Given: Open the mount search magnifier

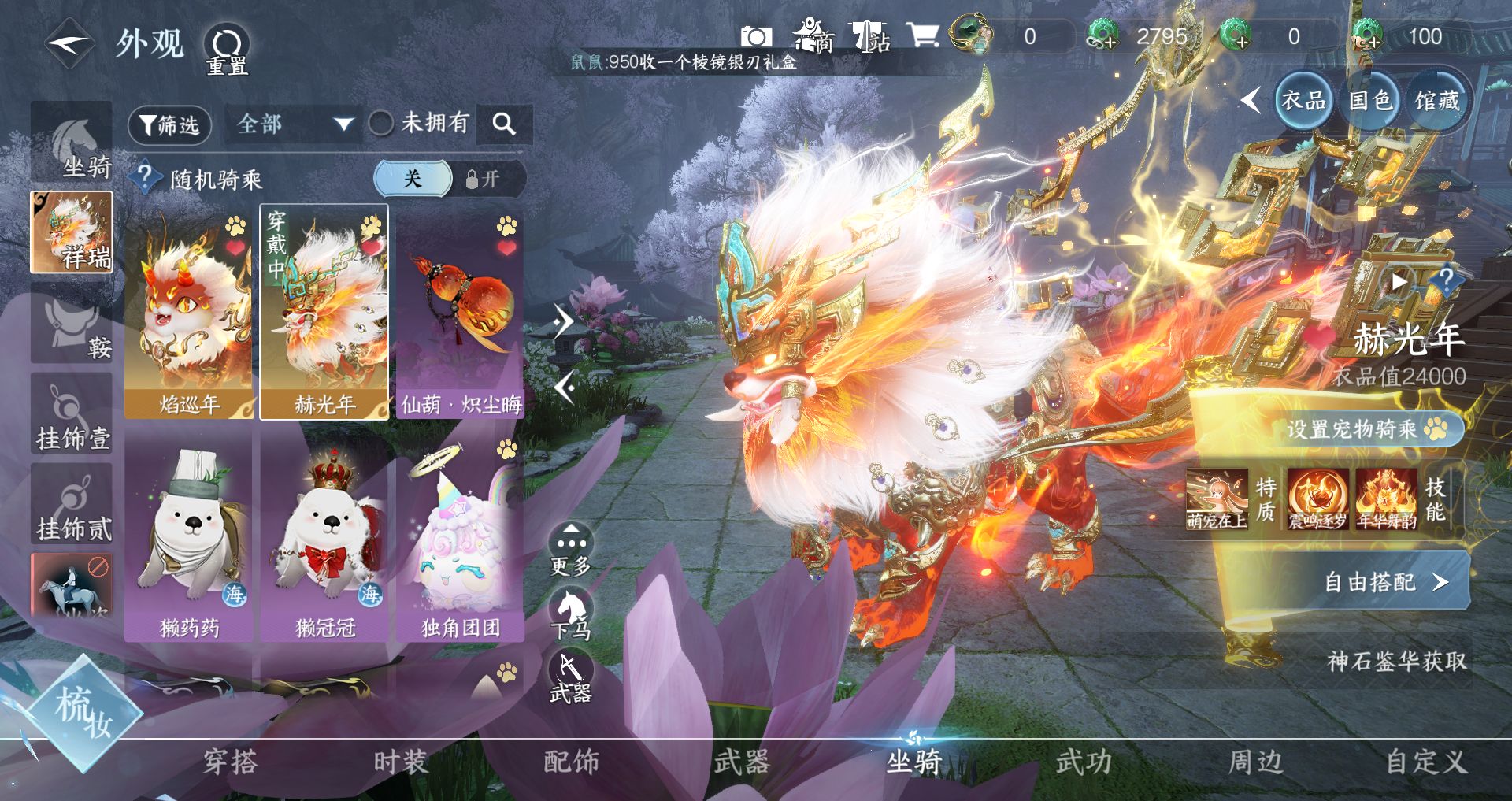Looking at the screenshot, I should pos(504,124).
